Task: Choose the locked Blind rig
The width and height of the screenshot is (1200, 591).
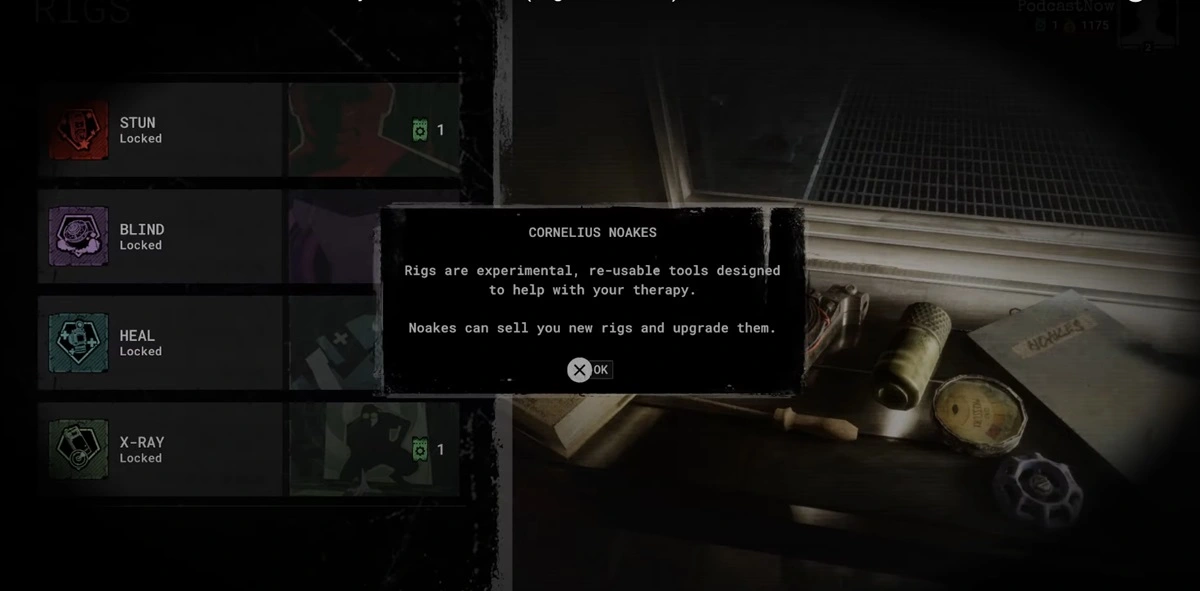Action: [x=160, y=237]
